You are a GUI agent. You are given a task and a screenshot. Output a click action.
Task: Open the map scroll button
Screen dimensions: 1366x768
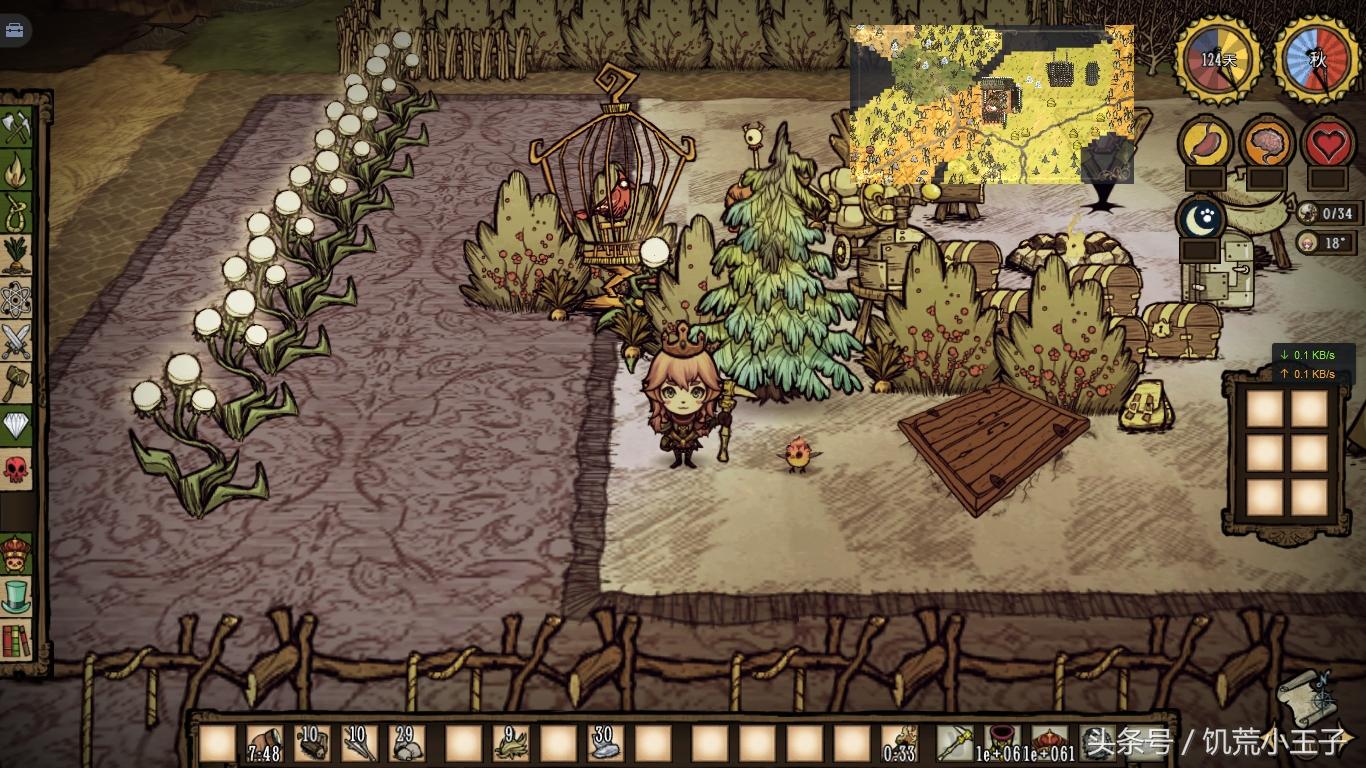click(x=1306, y=694)
